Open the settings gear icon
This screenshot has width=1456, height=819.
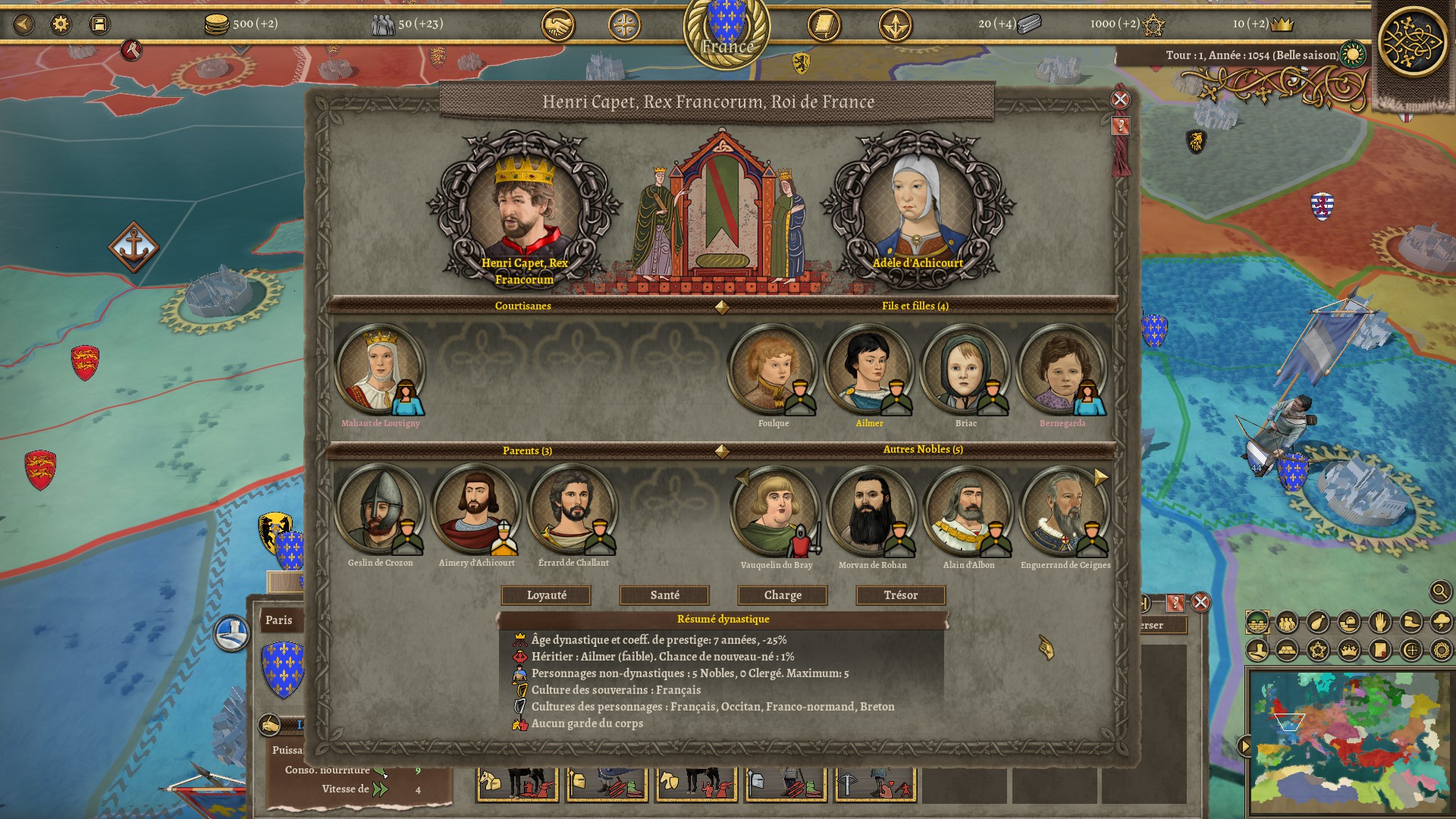coord(61,24)
